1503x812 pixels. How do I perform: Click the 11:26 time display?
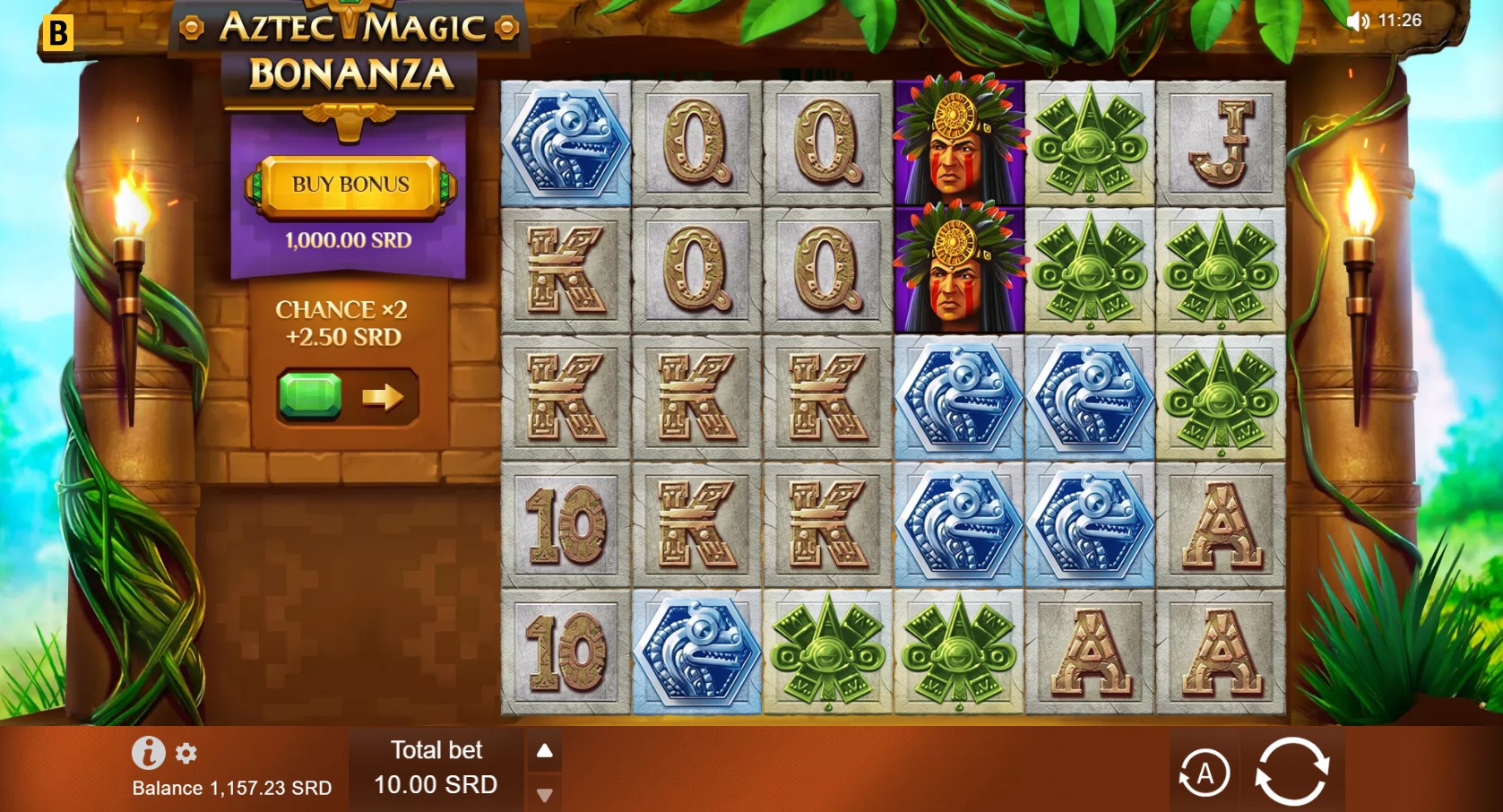pos(1399,18)
